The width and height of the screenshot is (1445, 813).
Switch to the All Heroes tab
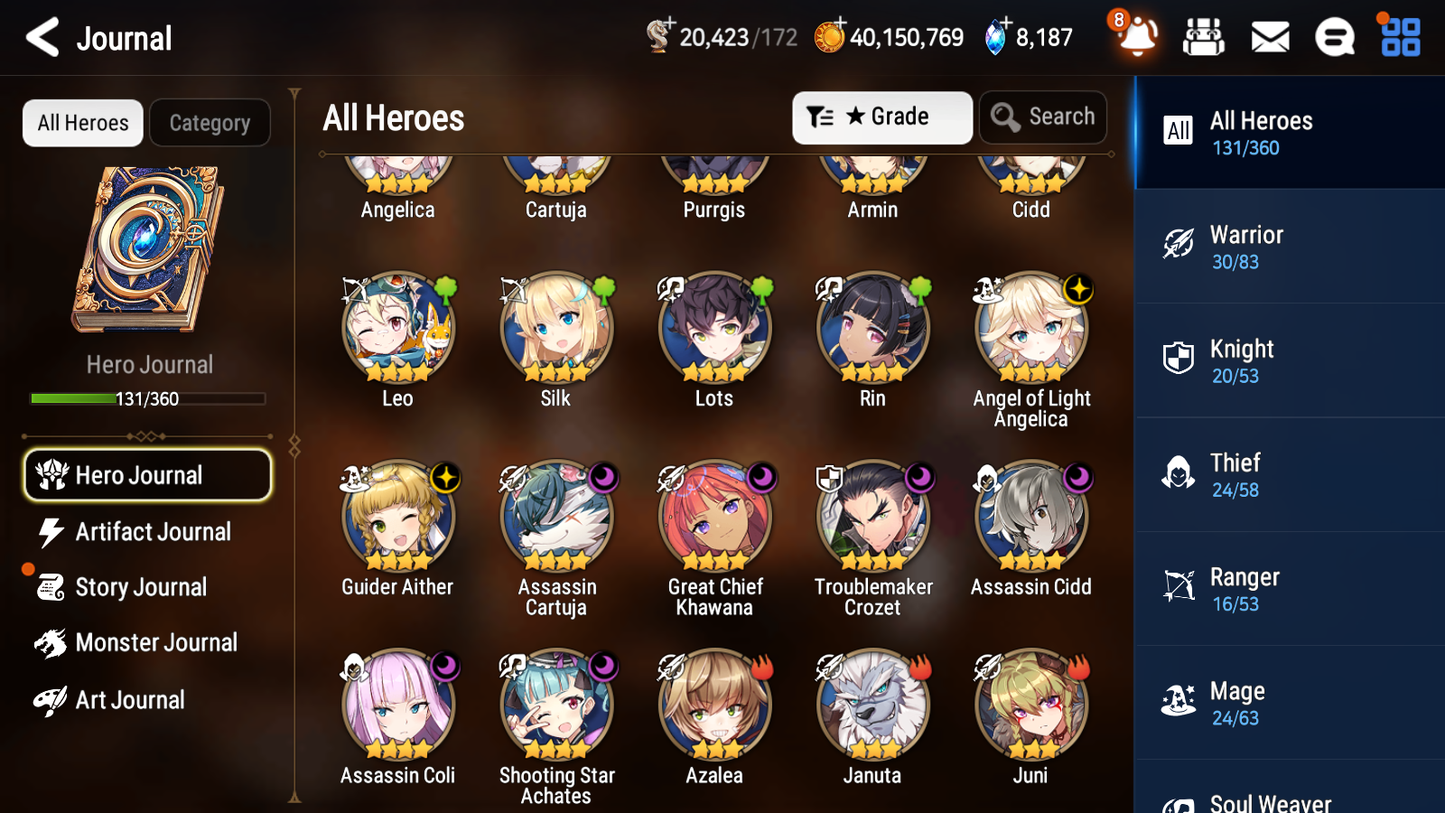tap(82, 123)
